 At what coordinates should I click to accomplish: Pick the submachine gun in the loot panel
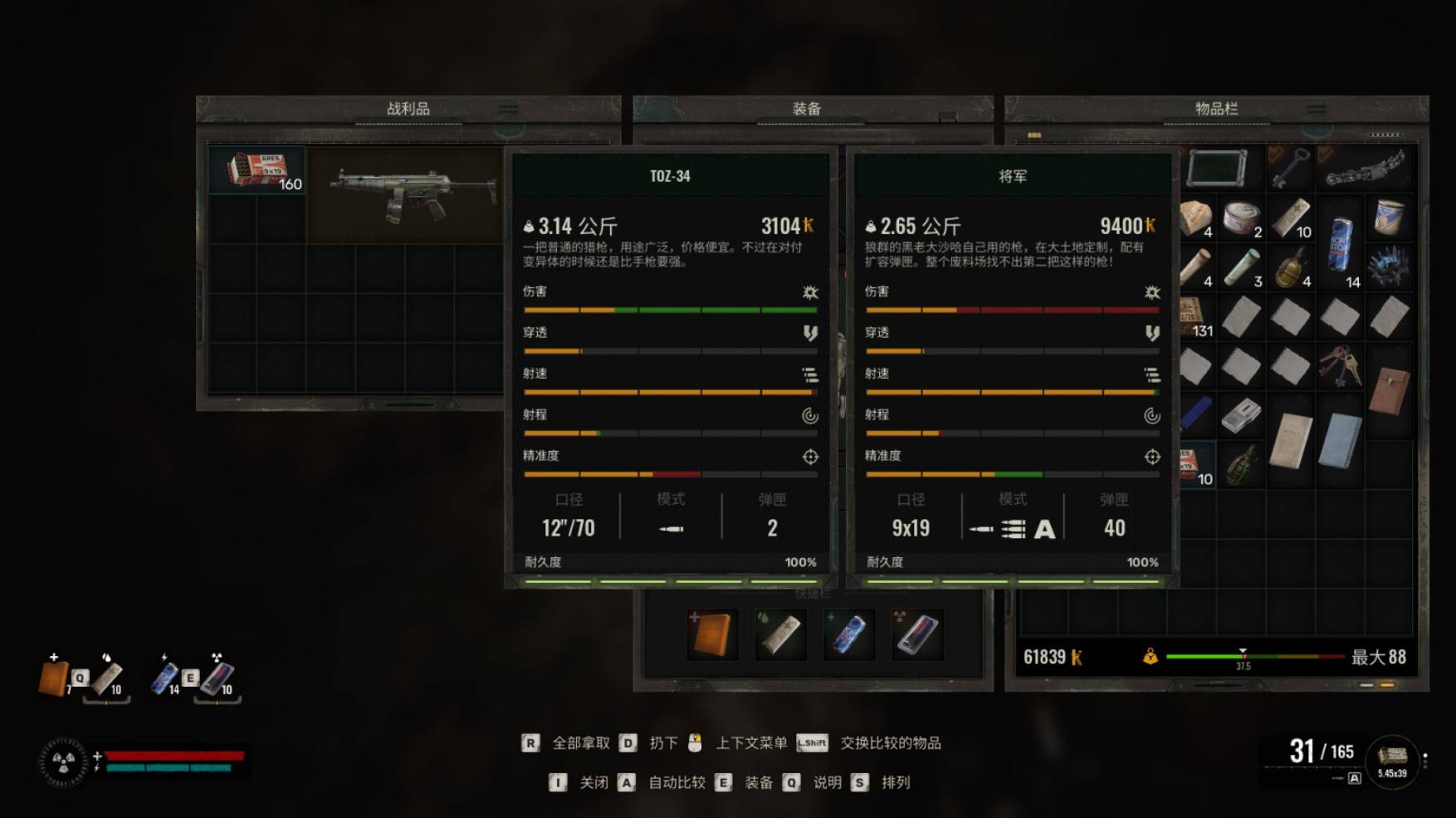pyautogui.click(x=404, y=194)
